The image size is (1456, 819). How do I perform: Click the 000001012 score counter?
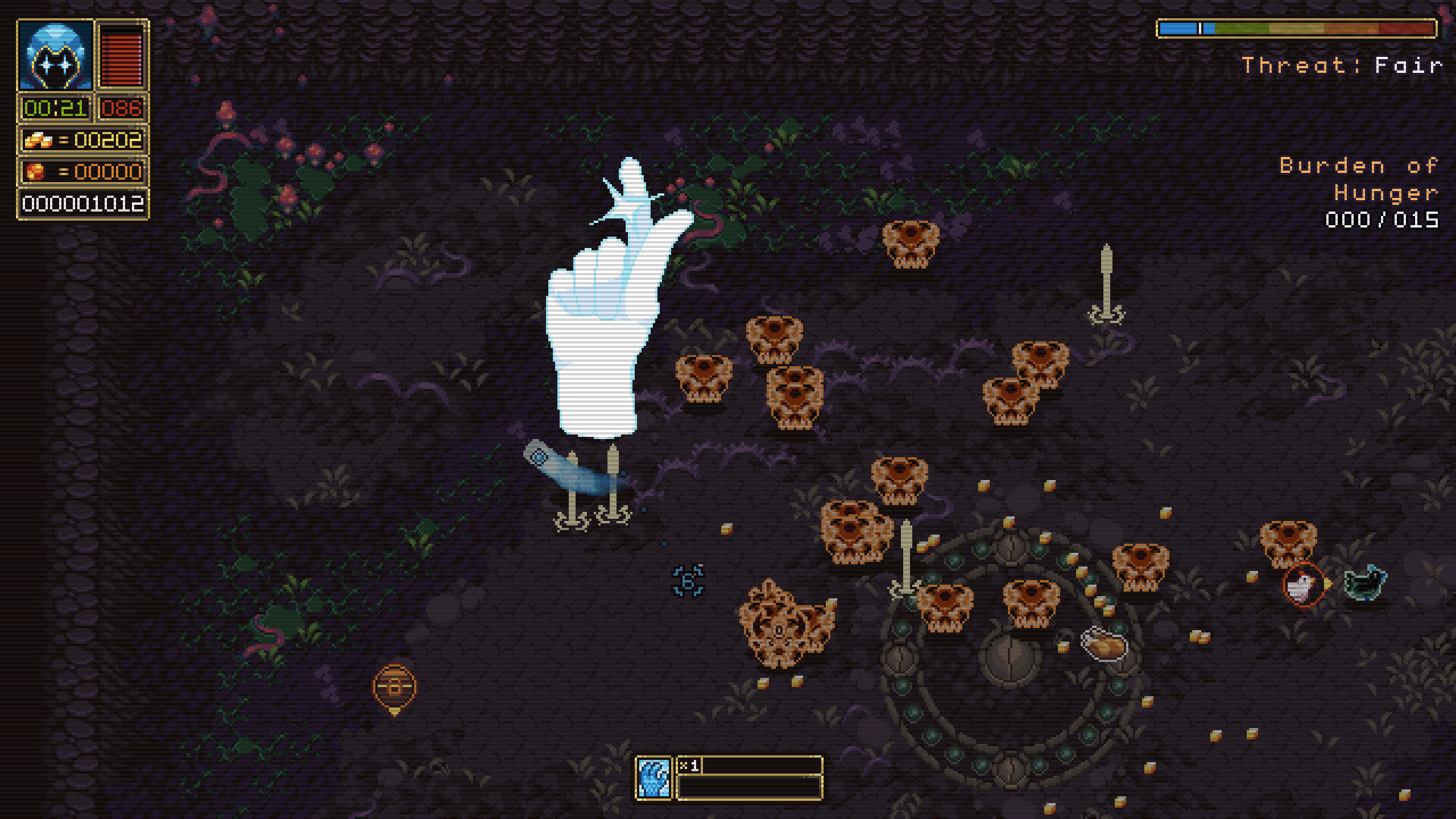pyautogui.click(x=81, y=202)
